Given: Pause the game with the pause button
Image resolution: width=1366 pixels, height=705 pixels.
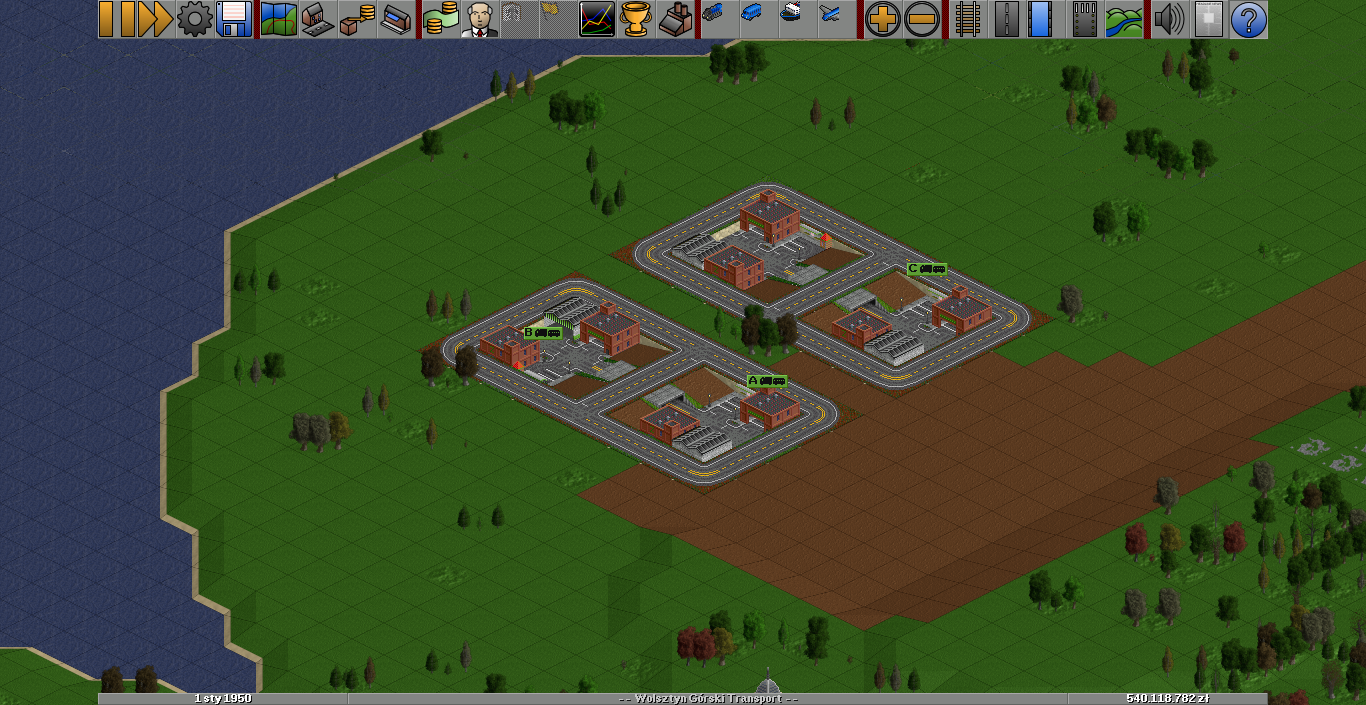Looking at the screenshot, I should point(117,19).
